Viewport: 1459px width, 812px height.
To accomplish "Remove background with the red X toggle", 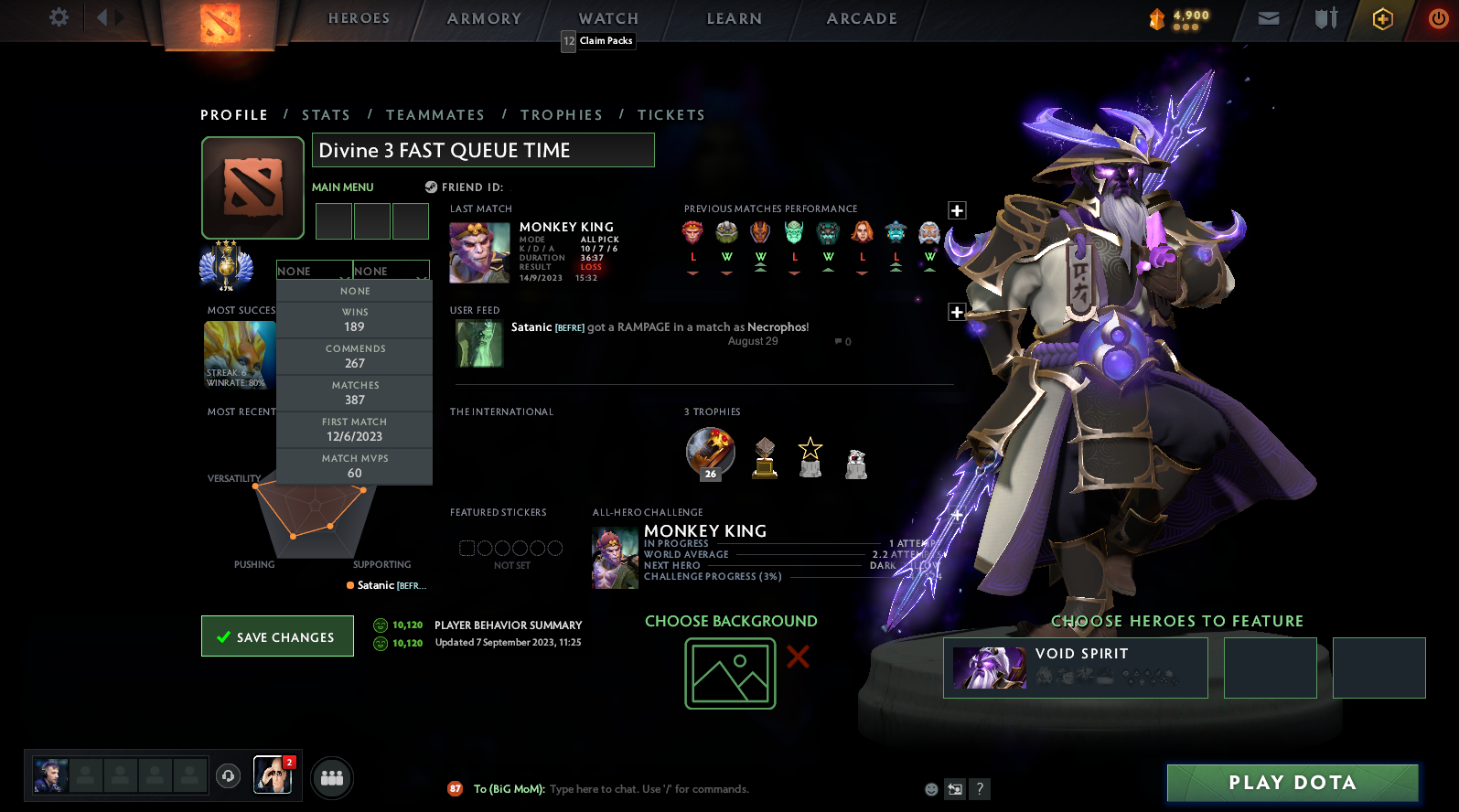I will (x=797, y=657).
